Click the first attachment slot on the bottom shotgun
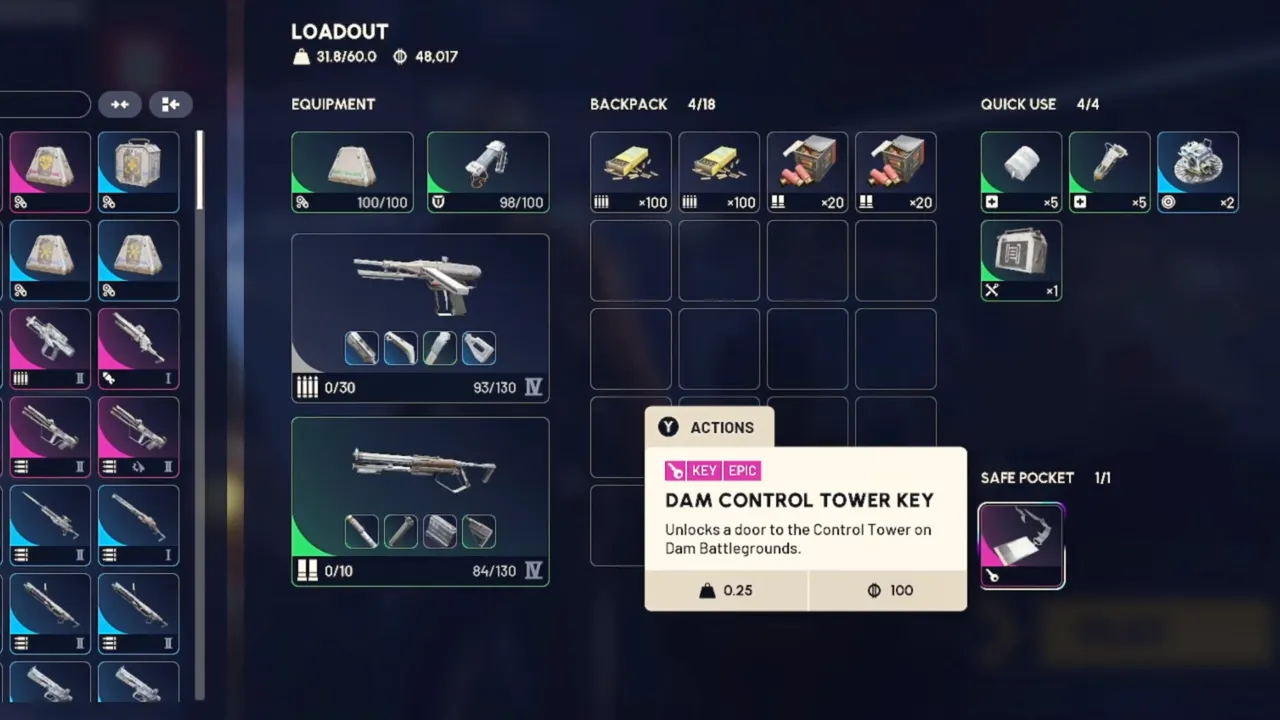Image resolution: width=1280 pixels, height=720 pixels. (361, 531)
